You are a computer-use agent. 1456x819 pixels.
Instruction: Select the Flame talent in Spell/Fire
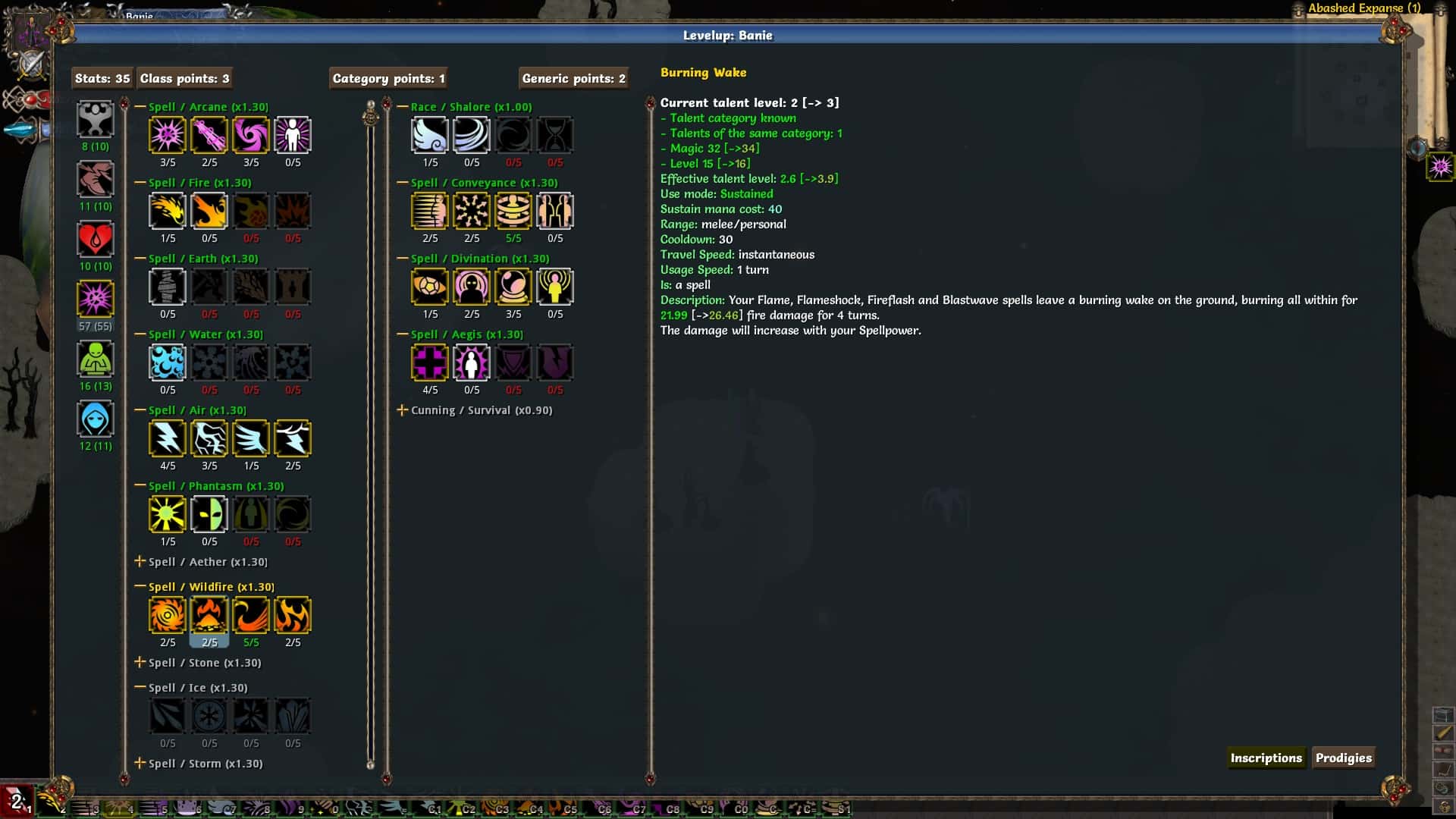point(168,211)
